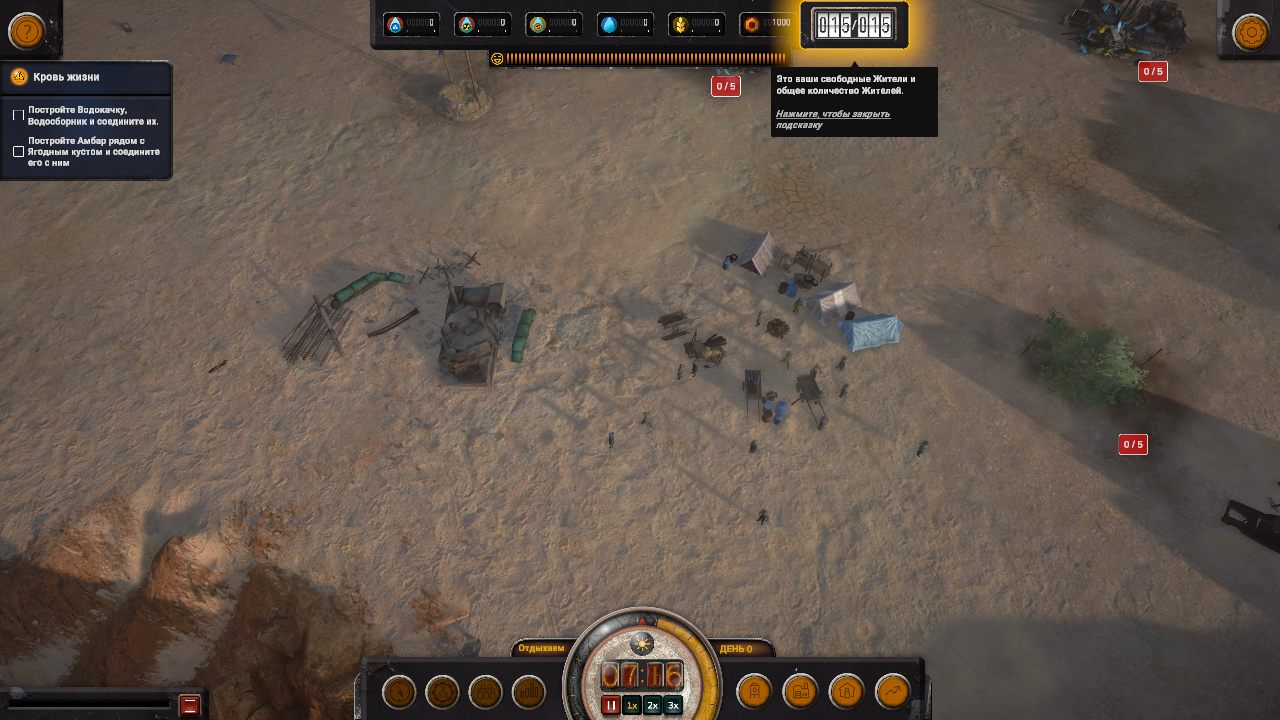The image size is (1280, 720).
Task: Open the factory buildings category
Action: click(800, 691)
